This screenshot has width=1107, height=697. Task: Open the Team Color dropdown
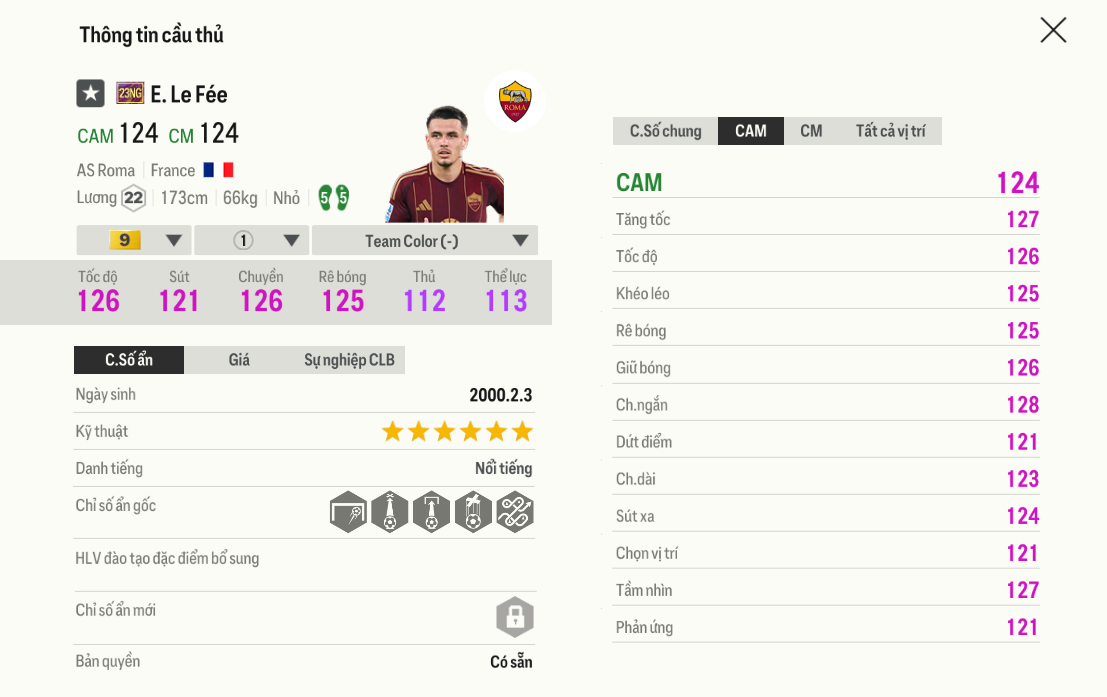pyautogui.click(x=425, y=240)
